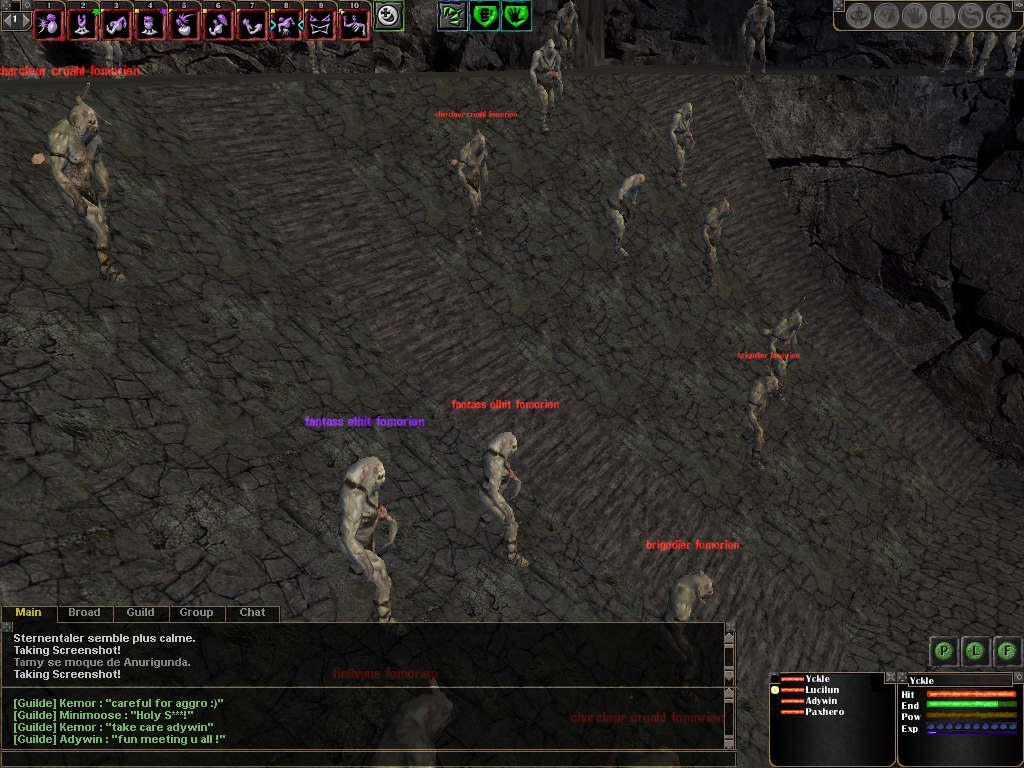1024x768 pixels.
Task: Activate hotbar slot 5 ability
Action: tap(184, 24)
